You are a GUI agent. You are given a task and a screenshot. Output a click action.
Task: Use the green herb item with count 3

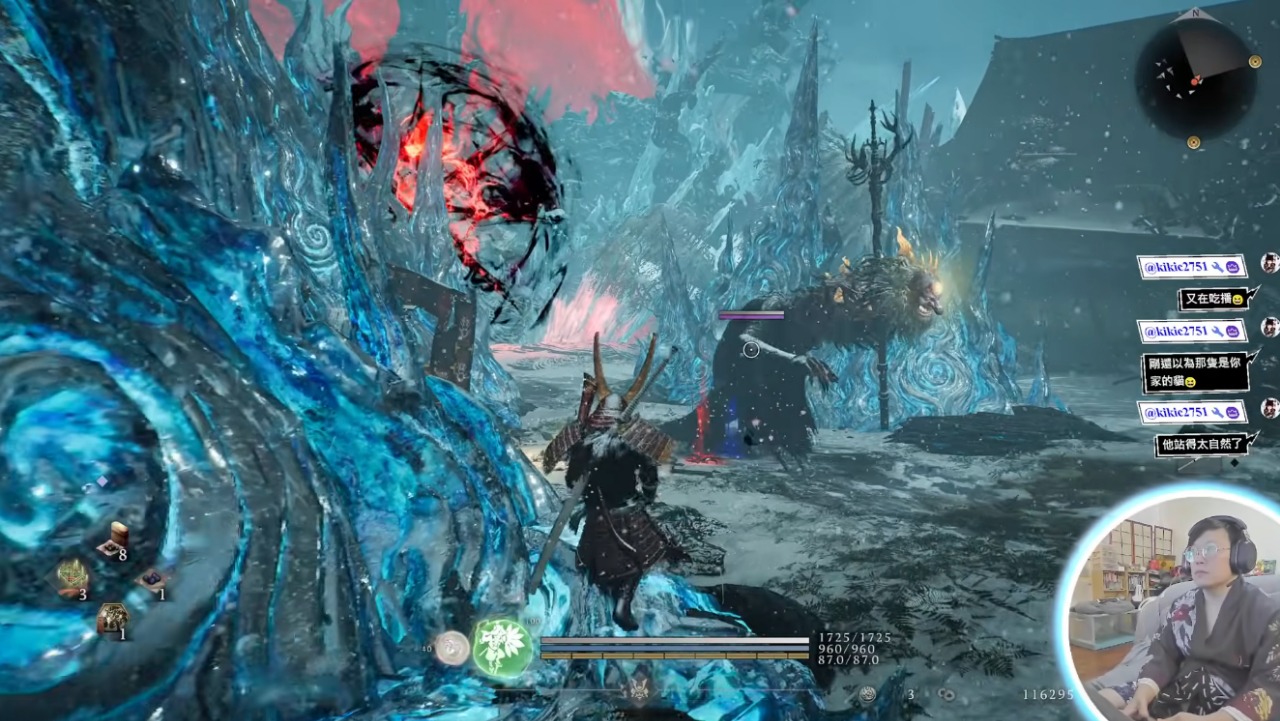pos(72,577)
